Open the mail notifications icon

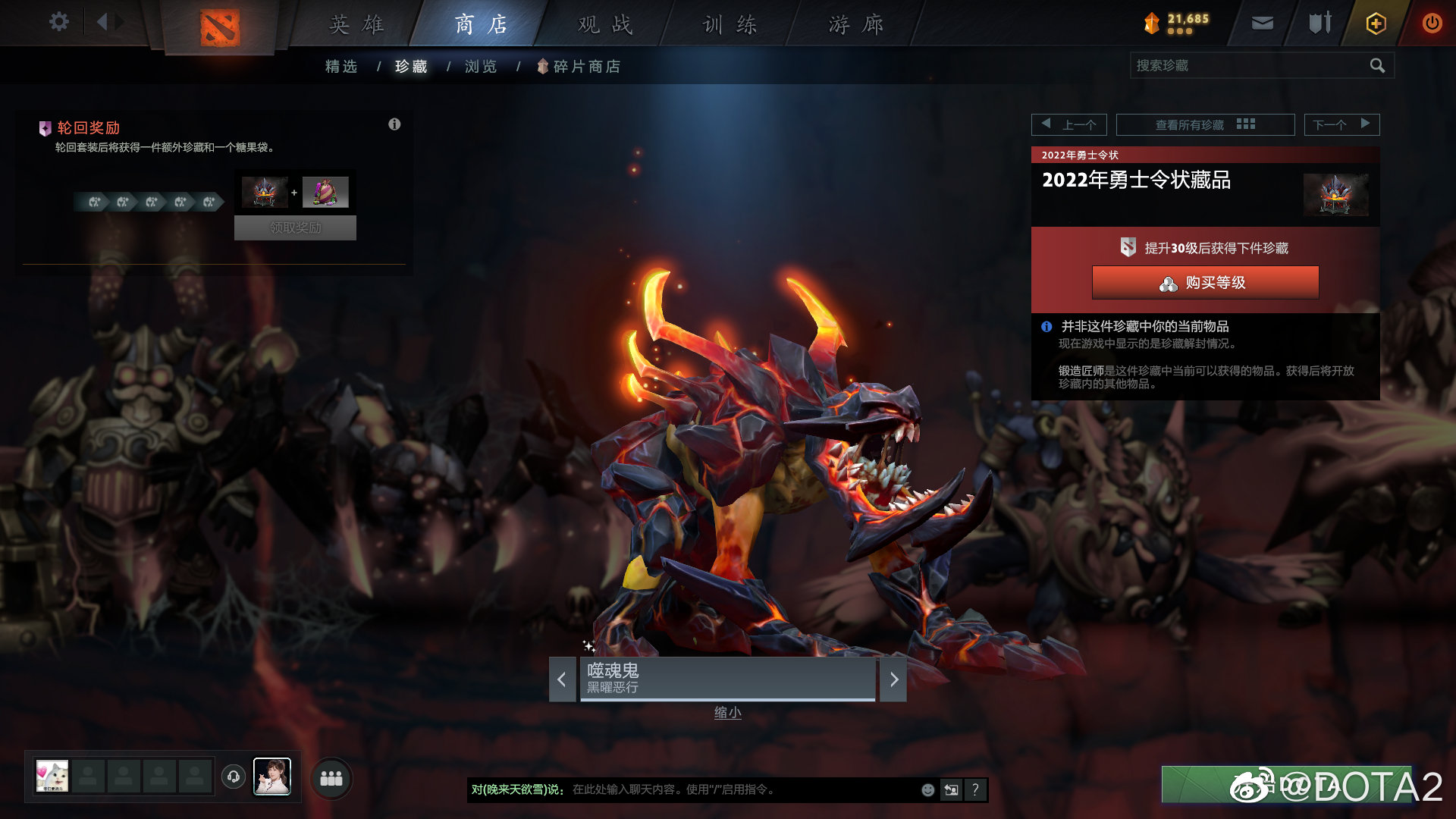click(1261, 23)
